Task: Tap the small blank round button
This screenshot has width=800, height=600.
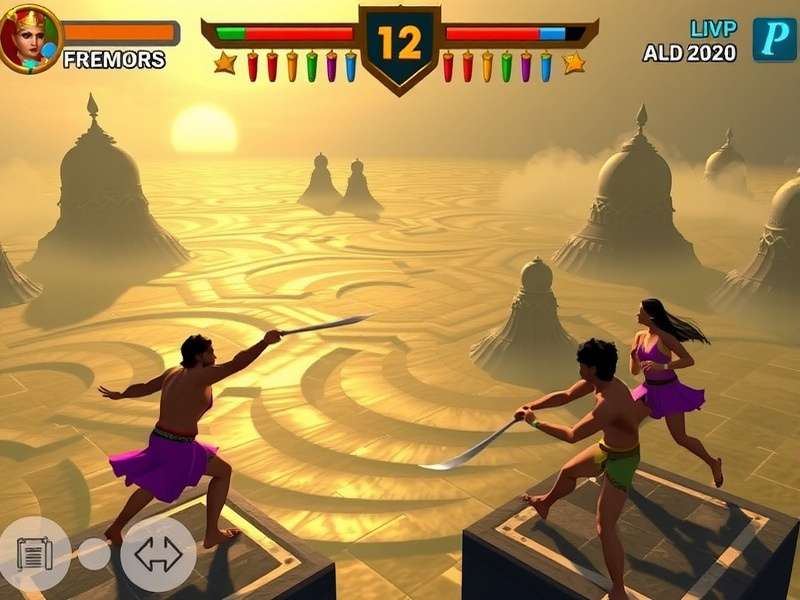Action: pos(94,554)
